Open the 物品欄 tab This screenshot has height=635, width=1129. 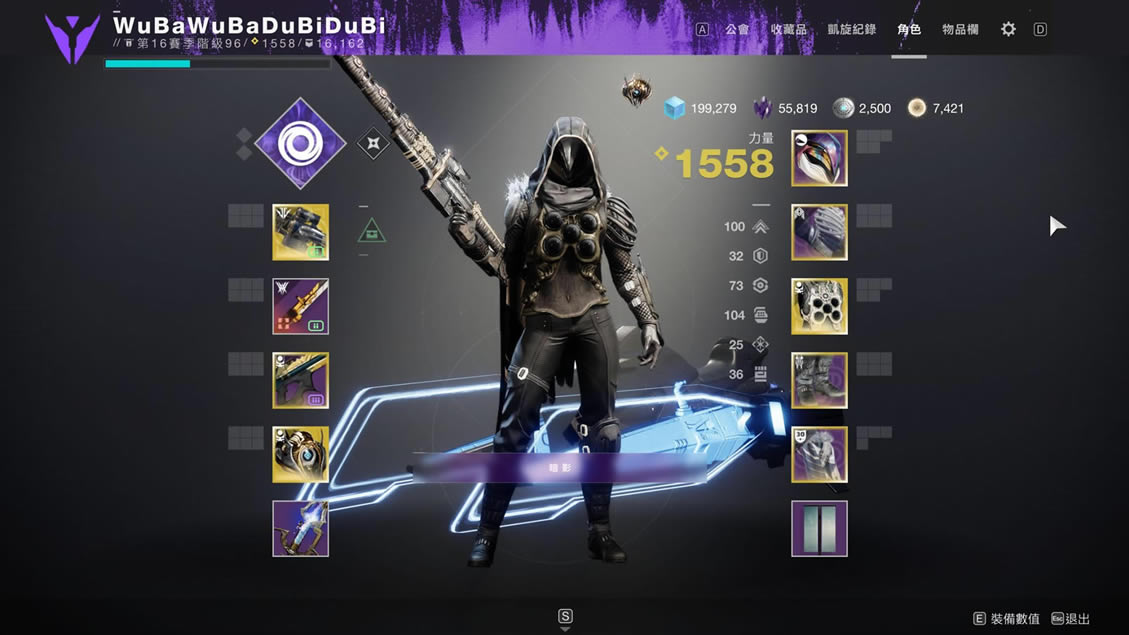point(960,30)
